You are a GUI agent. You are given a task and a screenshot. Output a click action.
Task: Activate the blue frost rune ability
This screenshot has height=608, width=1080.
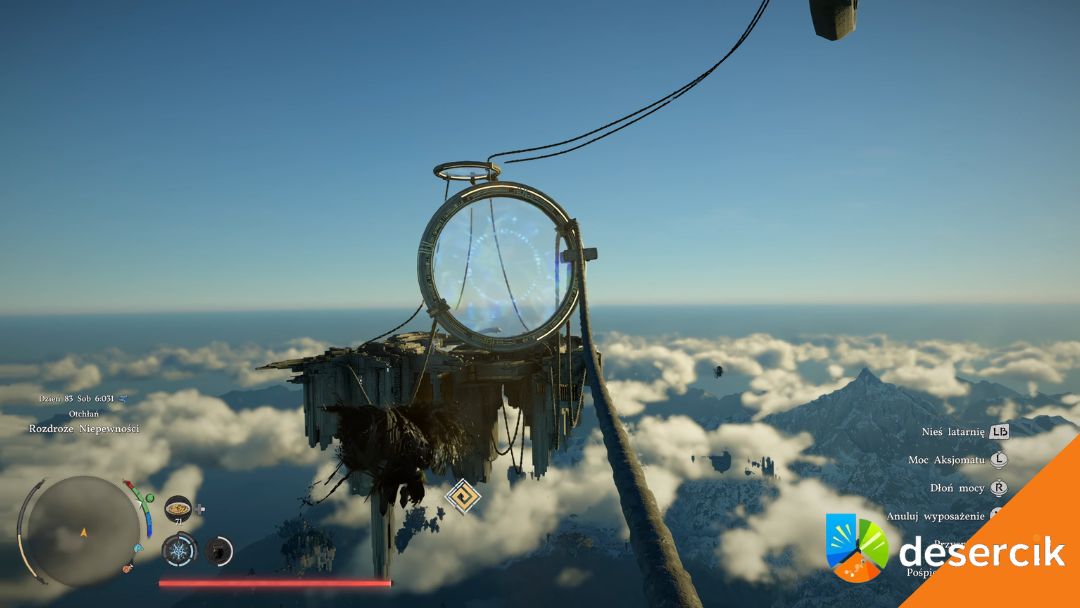click(179, 550)
